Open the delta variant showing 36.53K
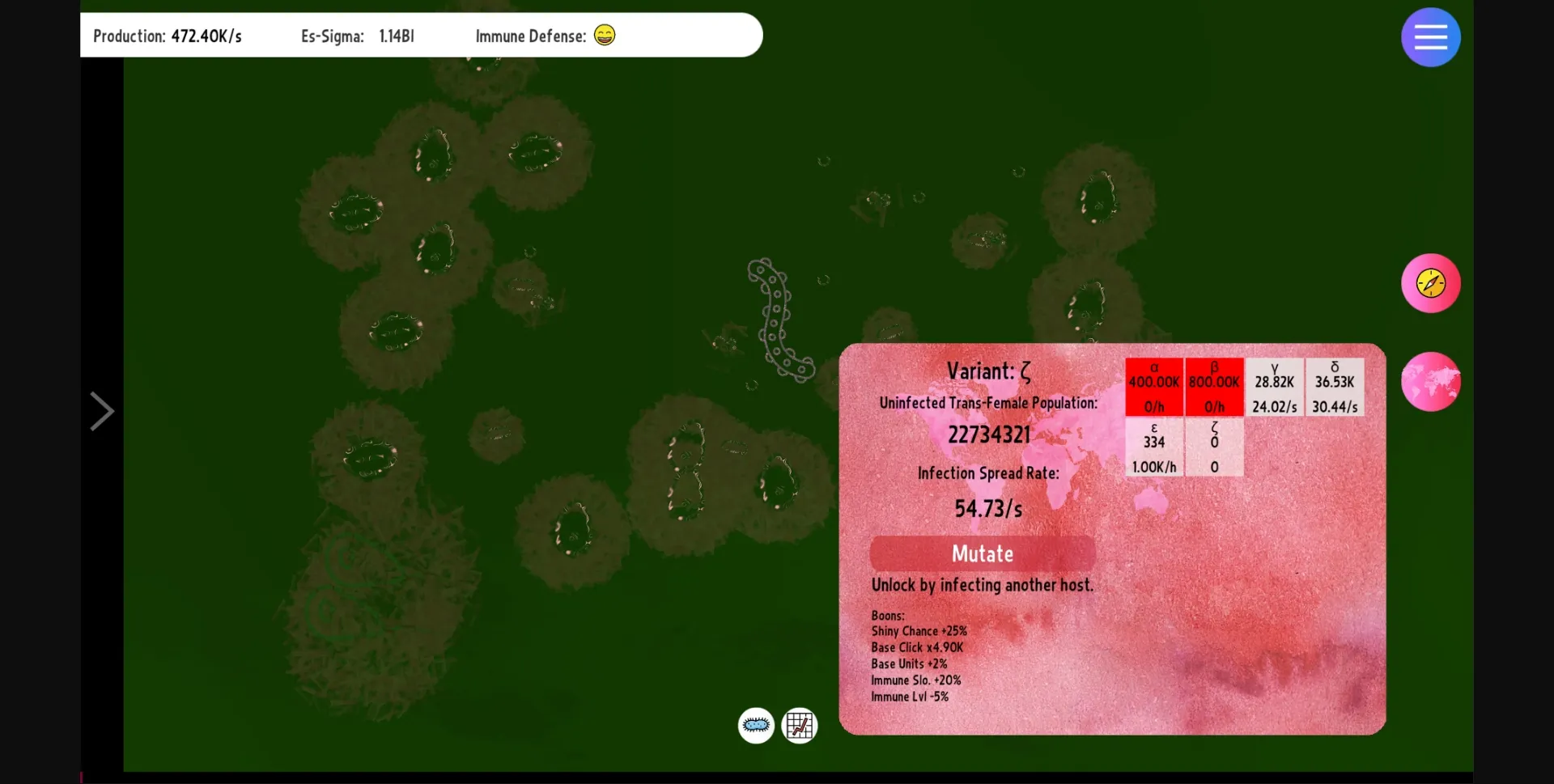Screen dimensions: 1554x784 (x=1334, y=386)
